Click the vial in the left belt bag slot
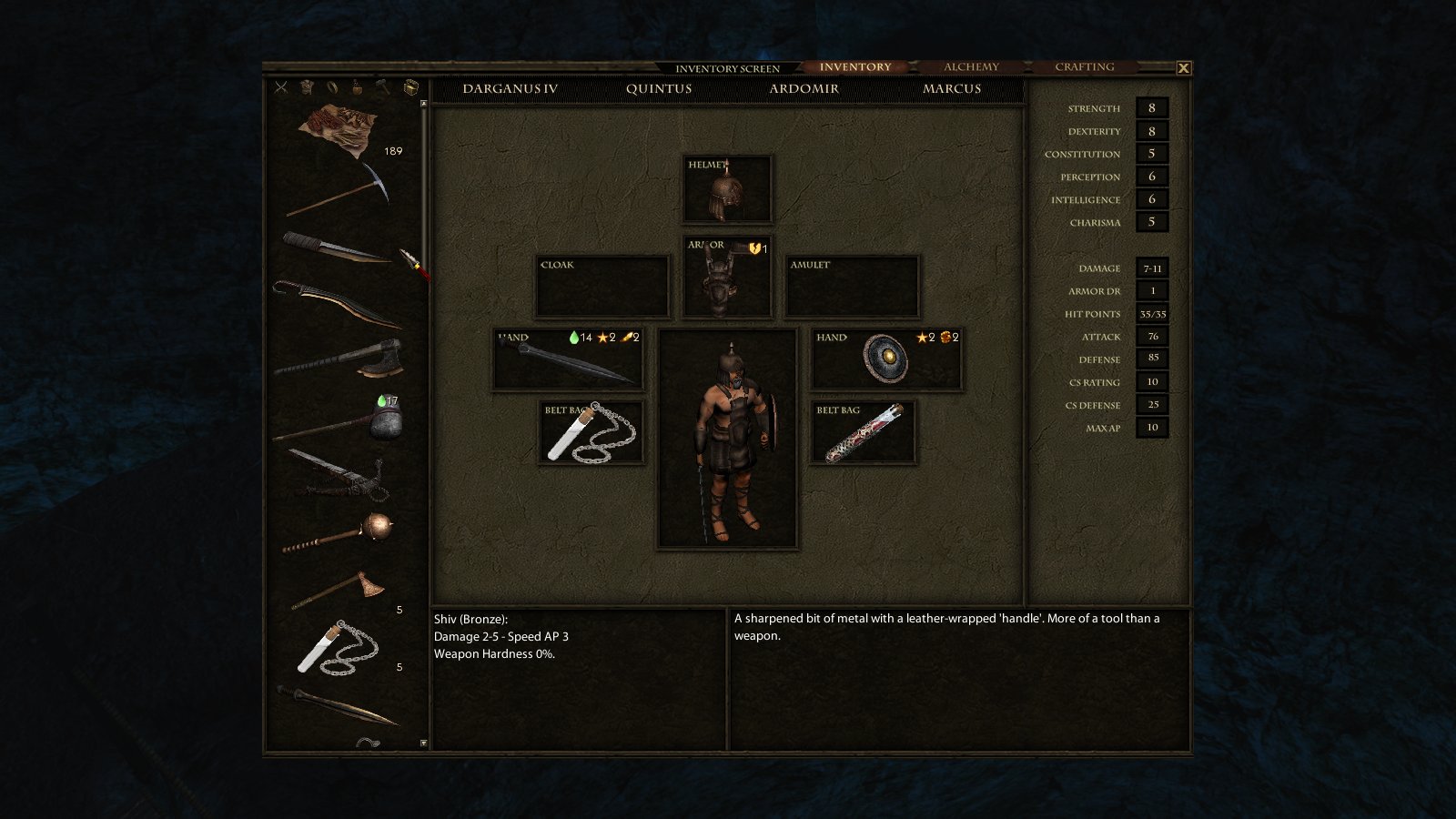Image resolution: width=1456 pixels, height=819 pixels. pos(591,433)
